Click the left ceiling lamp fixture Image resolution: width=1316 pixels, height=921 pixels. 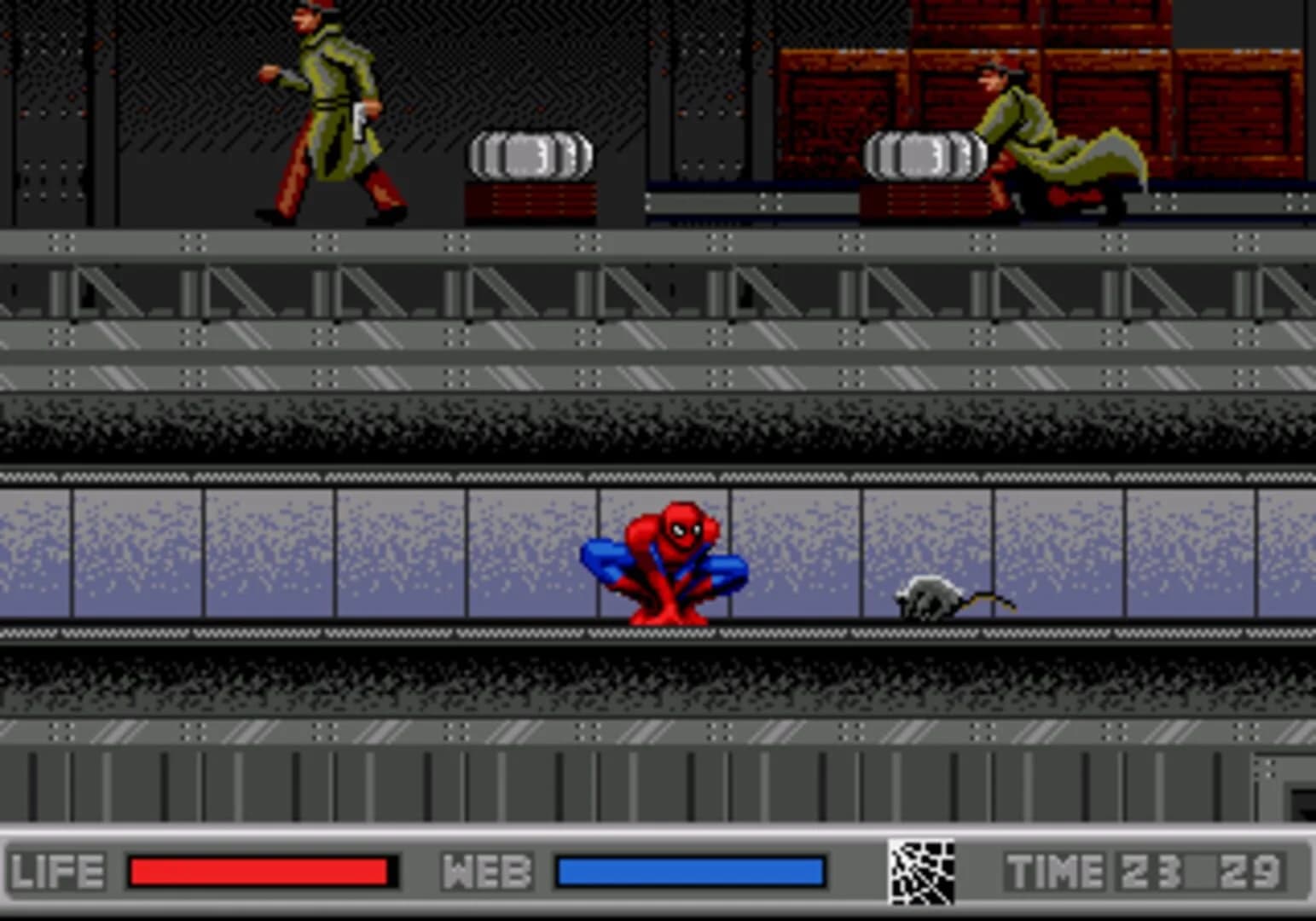[529, 153]
